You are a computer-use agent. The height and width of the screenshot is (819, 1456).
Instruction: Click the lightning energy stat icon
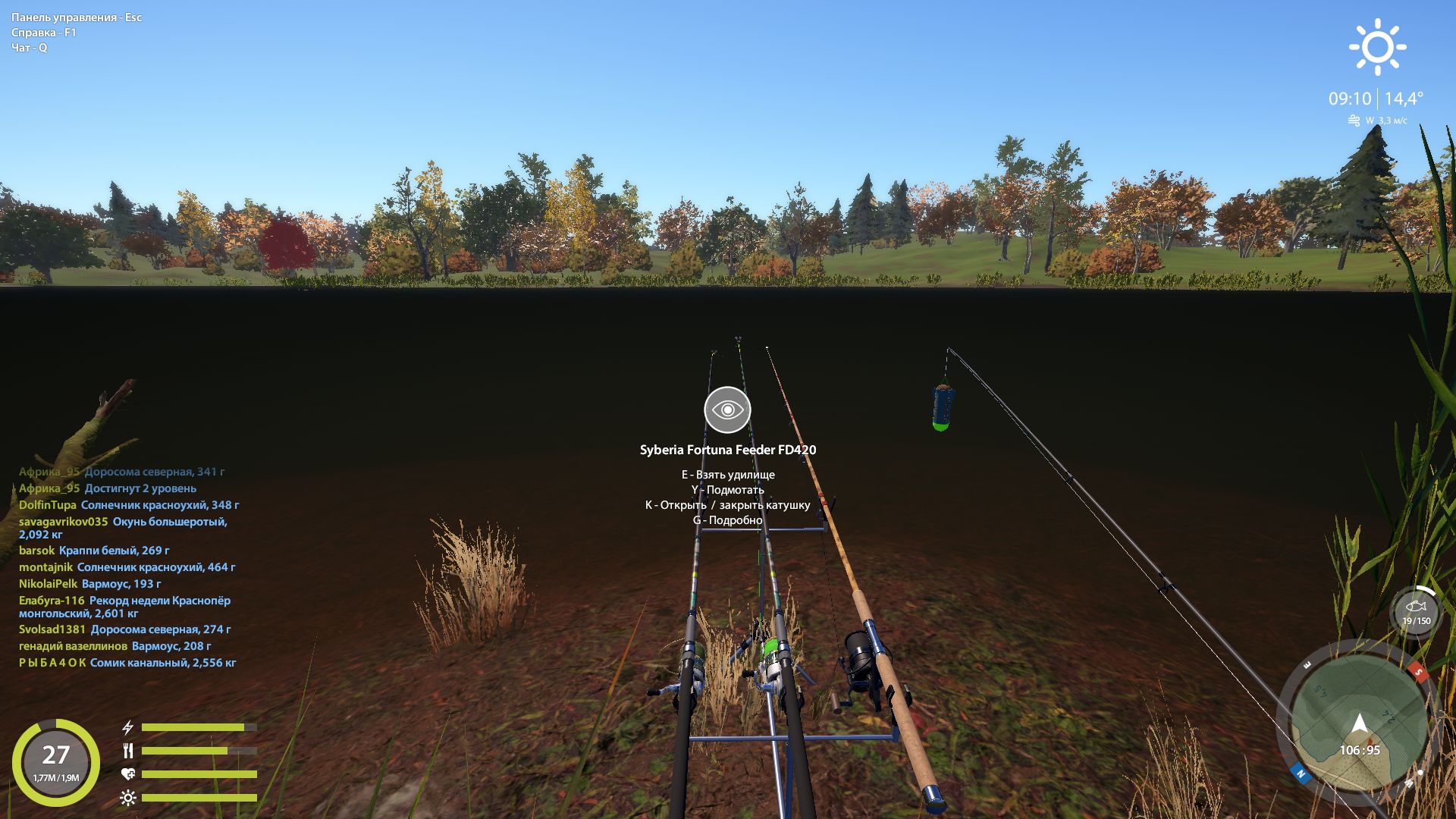127,727
